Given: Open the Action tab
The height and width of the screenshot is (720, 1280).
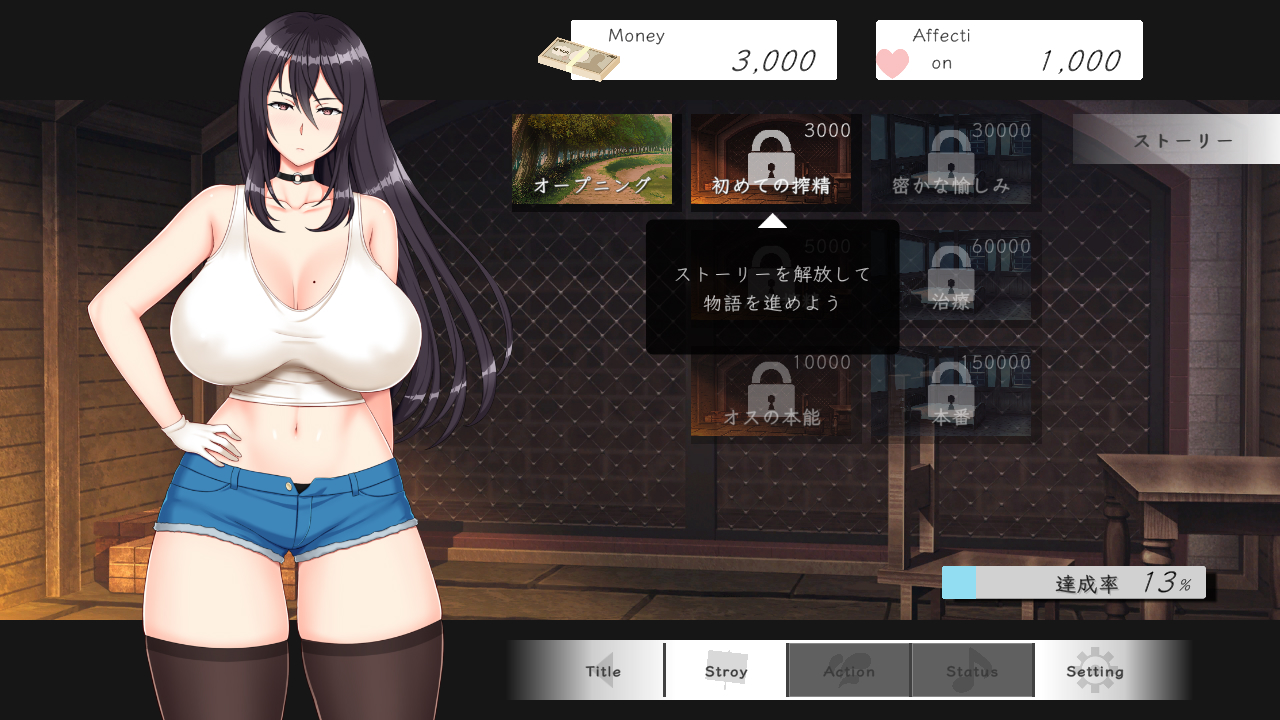Looking at the screenshot, I should [849, 671].
